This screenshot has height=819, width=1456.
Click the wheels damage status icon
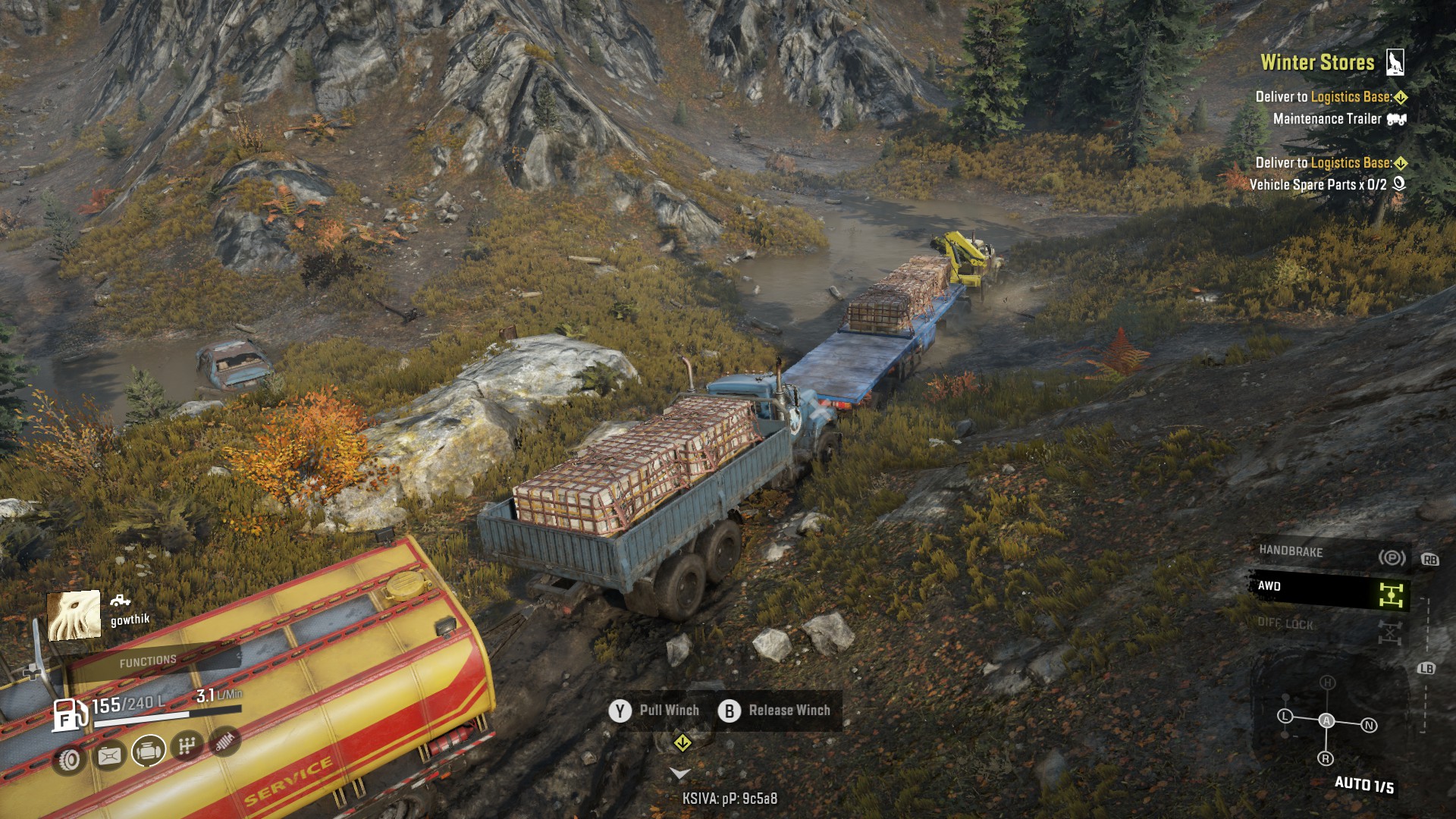[x=70, y=759]
